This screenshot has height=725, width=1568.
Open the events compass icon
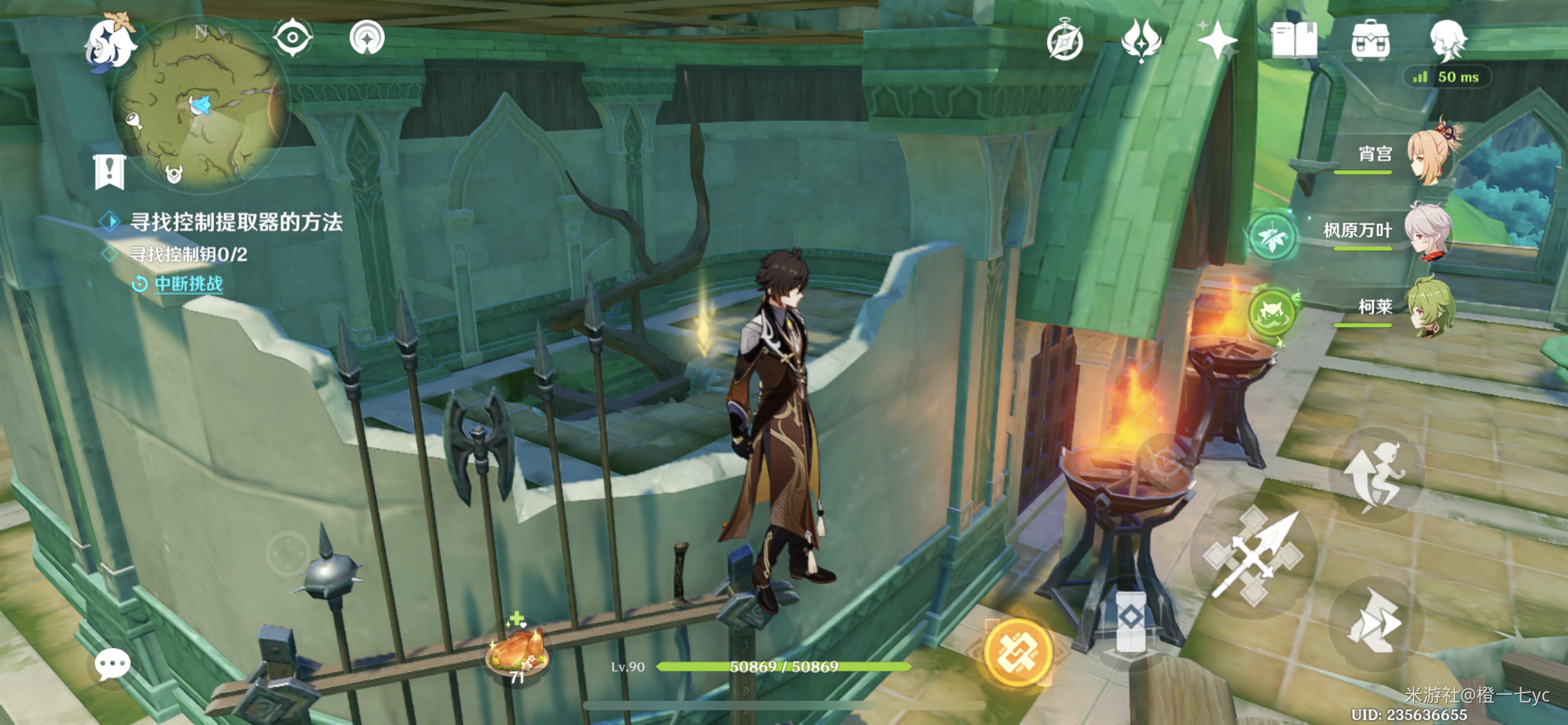point(1065,42)
